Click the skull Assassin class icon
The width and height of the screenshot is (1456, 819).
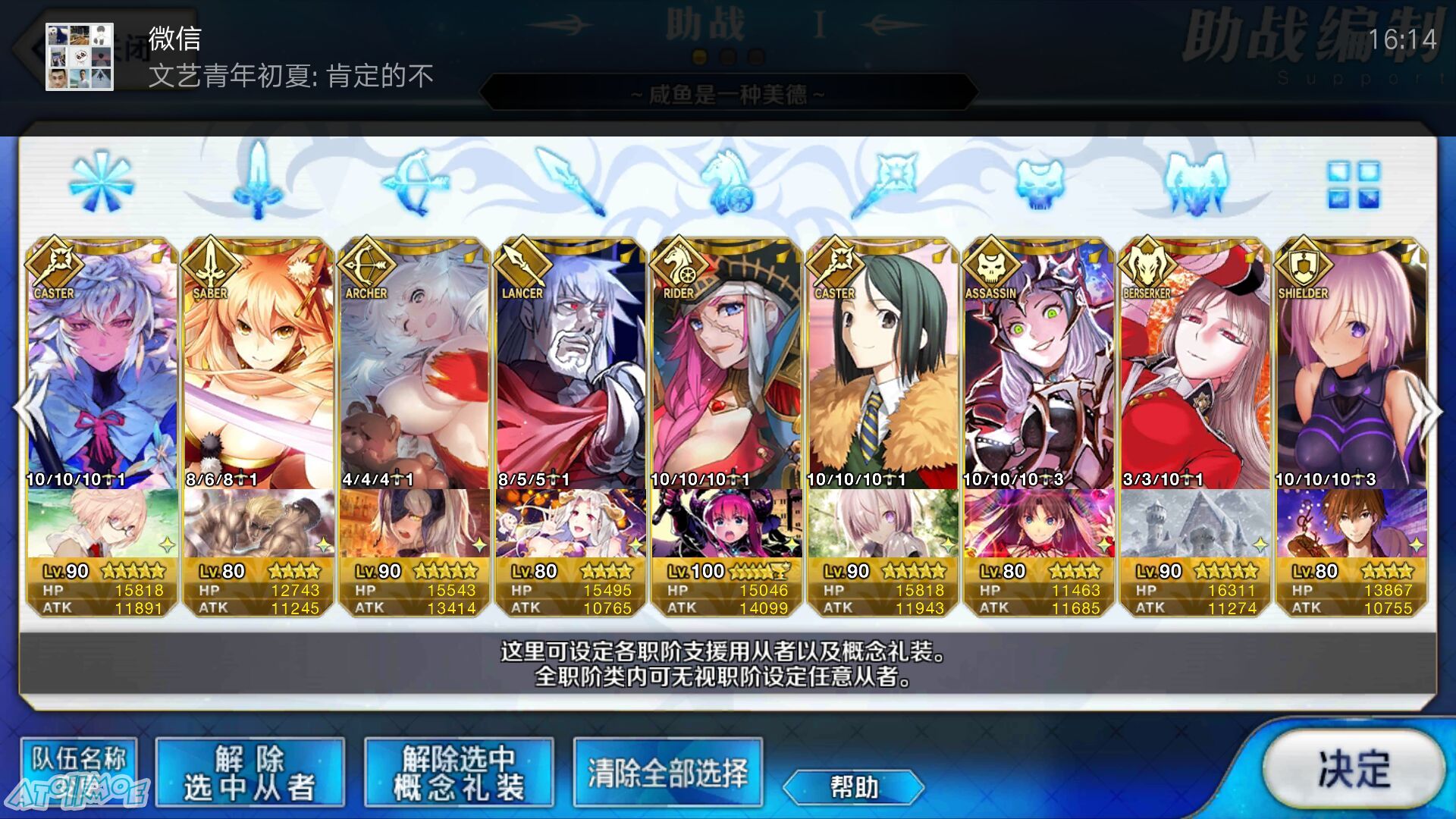tap(1040, 182)
